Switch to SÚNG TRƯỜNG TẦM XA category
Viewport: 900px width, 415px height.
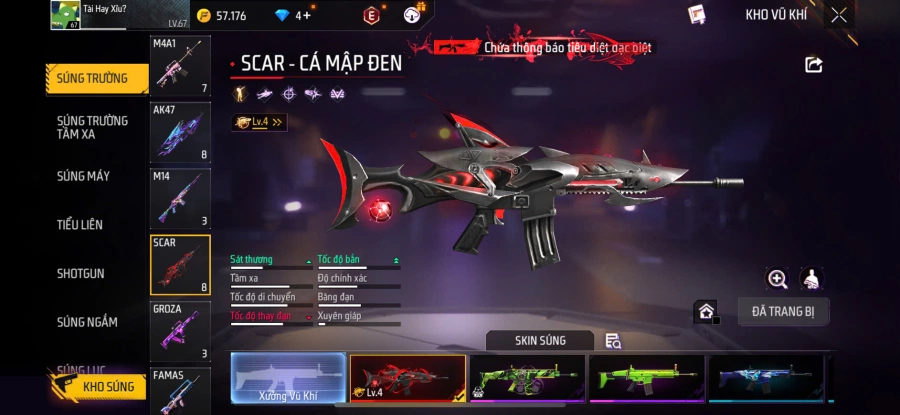(x=92, y=127)
